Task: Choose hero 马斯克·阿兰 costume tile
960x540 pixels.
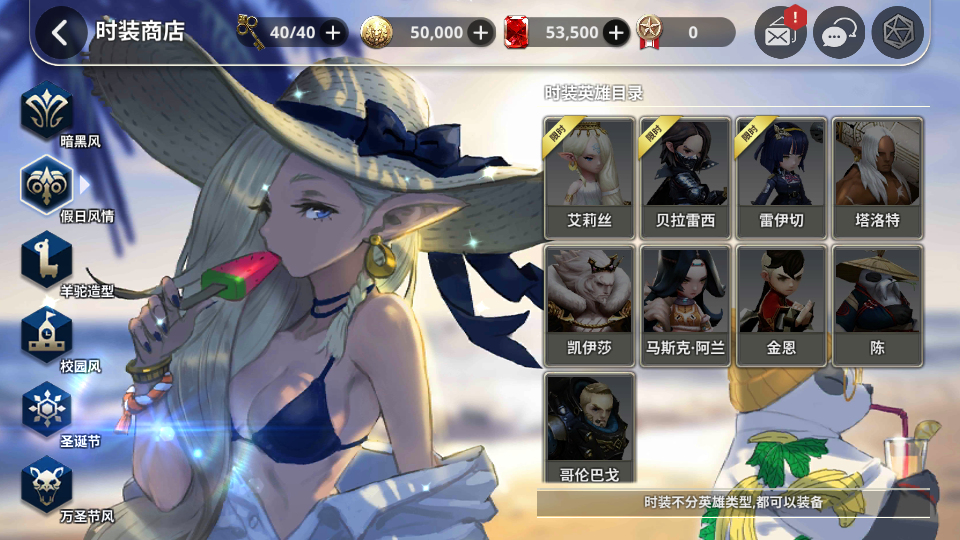Action: [x=686, y=304]
